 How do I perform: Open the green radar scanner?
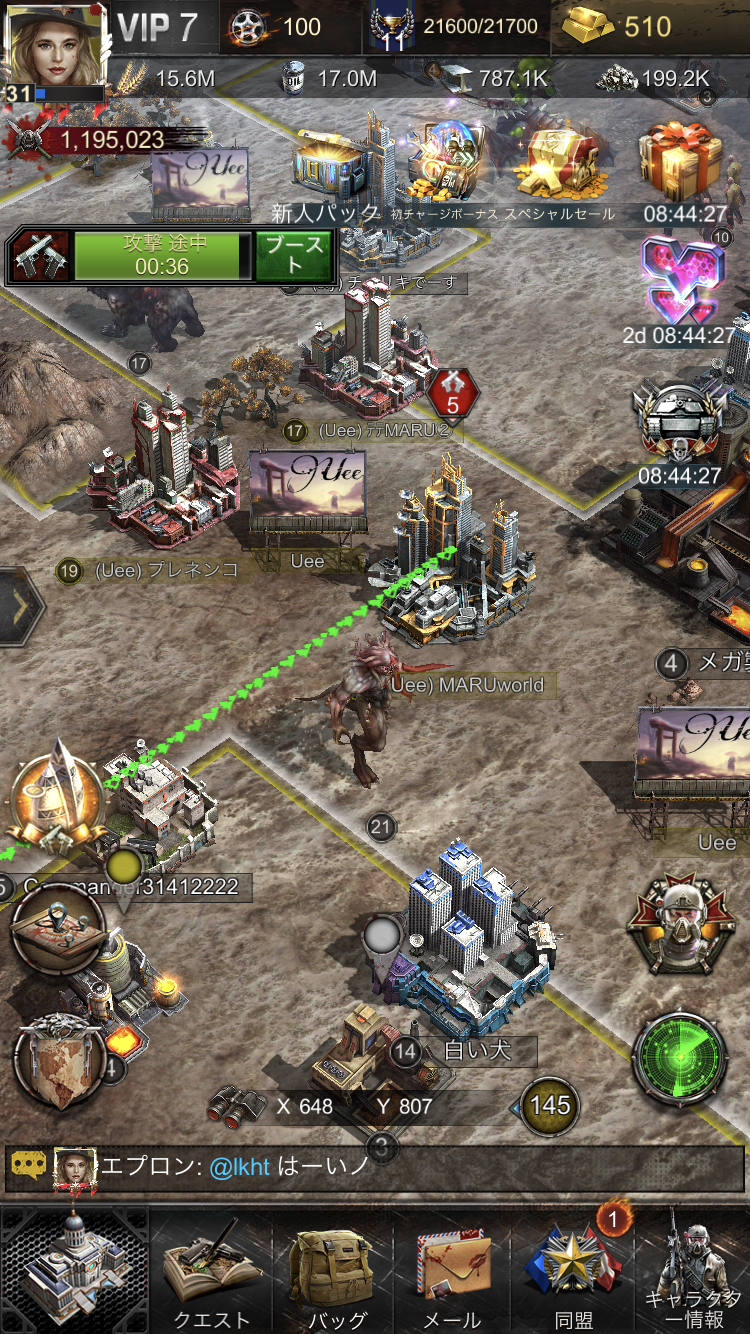pos(680,1060)
